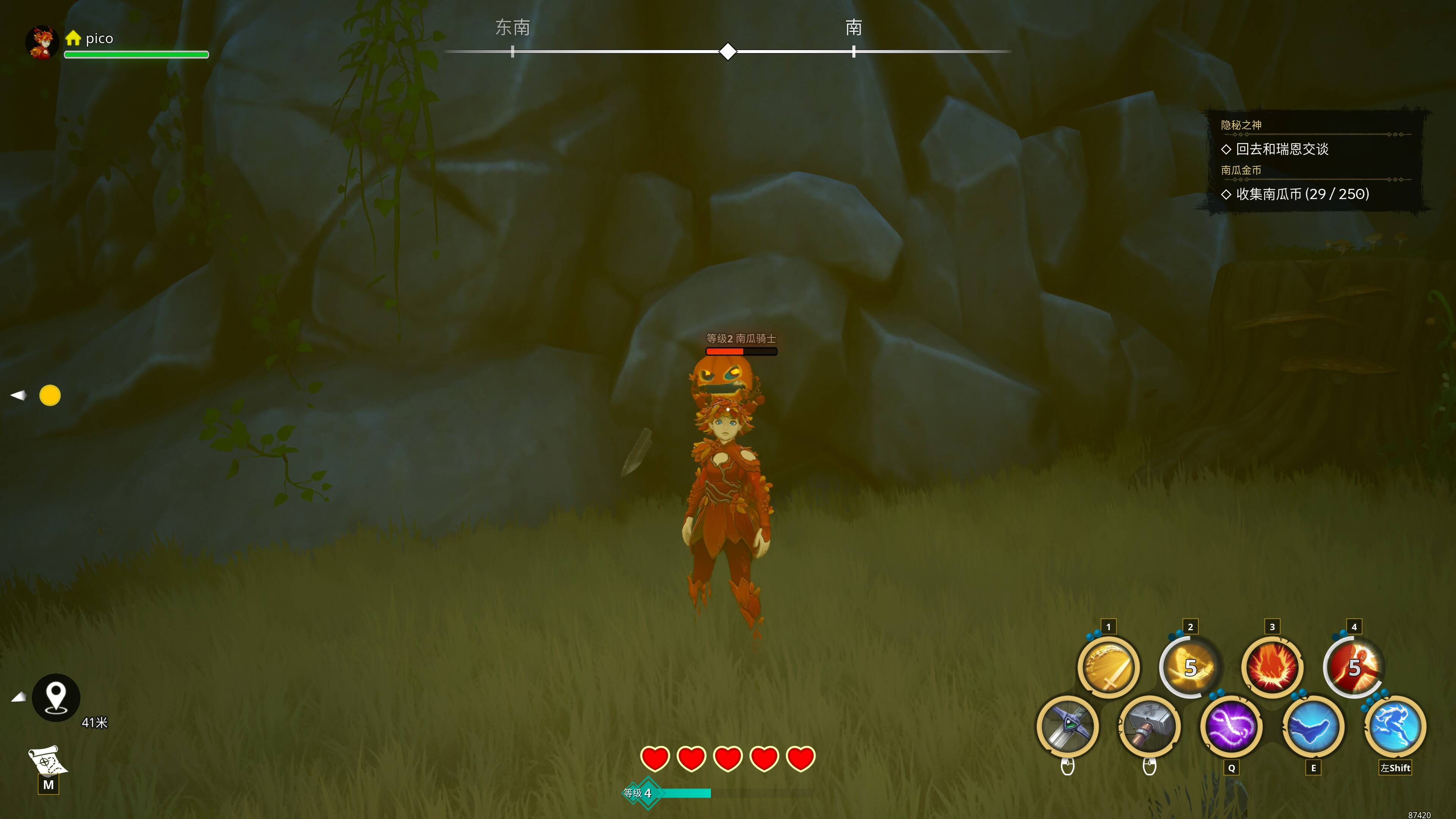The width and height of the screenshot is (1456, 819).
Task: Cast the purple lightning swirl ability
Action: point(1231,726)
